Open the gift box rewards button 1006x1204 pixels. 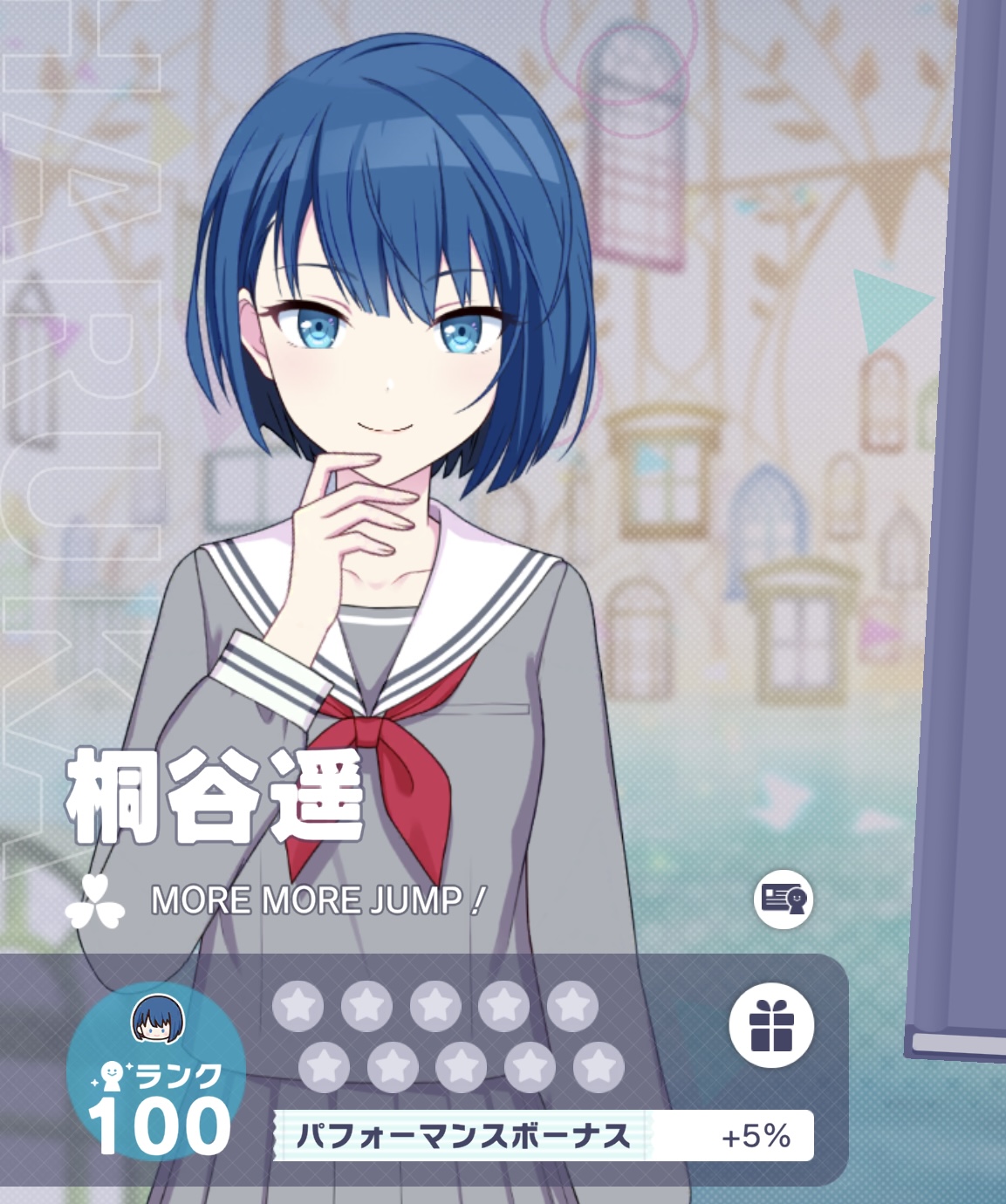point(771,1025)
